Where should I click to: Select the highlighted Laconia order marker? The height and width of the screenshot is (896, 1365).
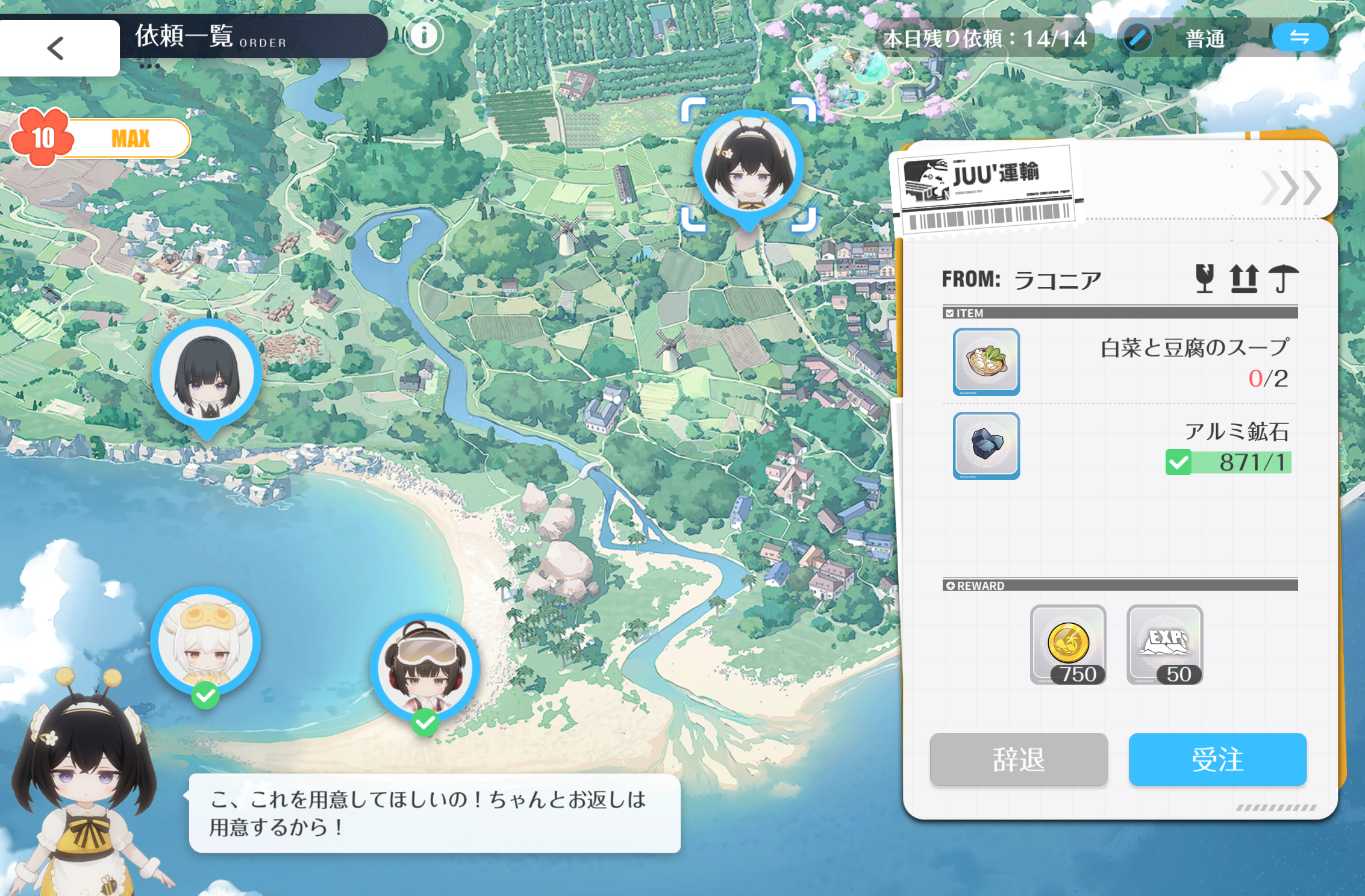748,166
